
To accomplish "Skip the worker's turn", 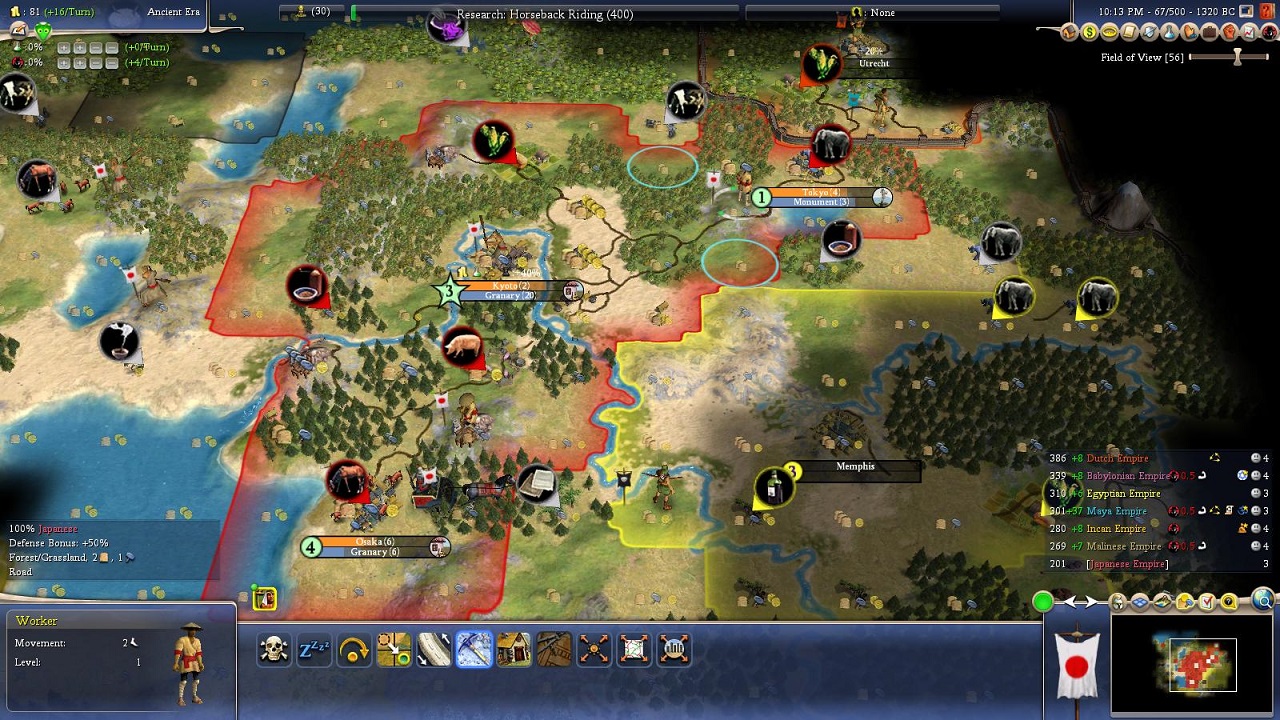I will point(354,650).
